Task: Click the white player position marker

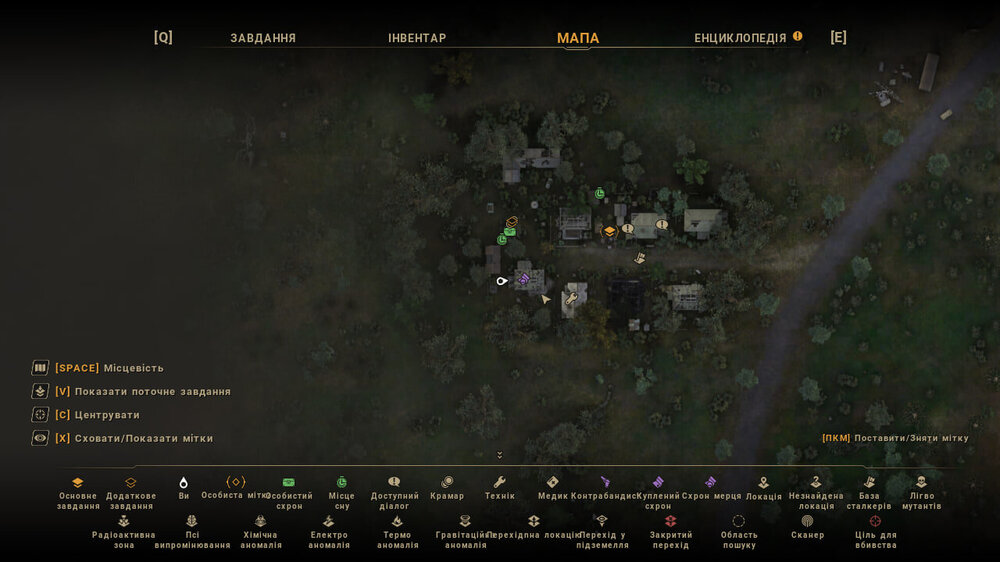Action: (x=502, y=281)
